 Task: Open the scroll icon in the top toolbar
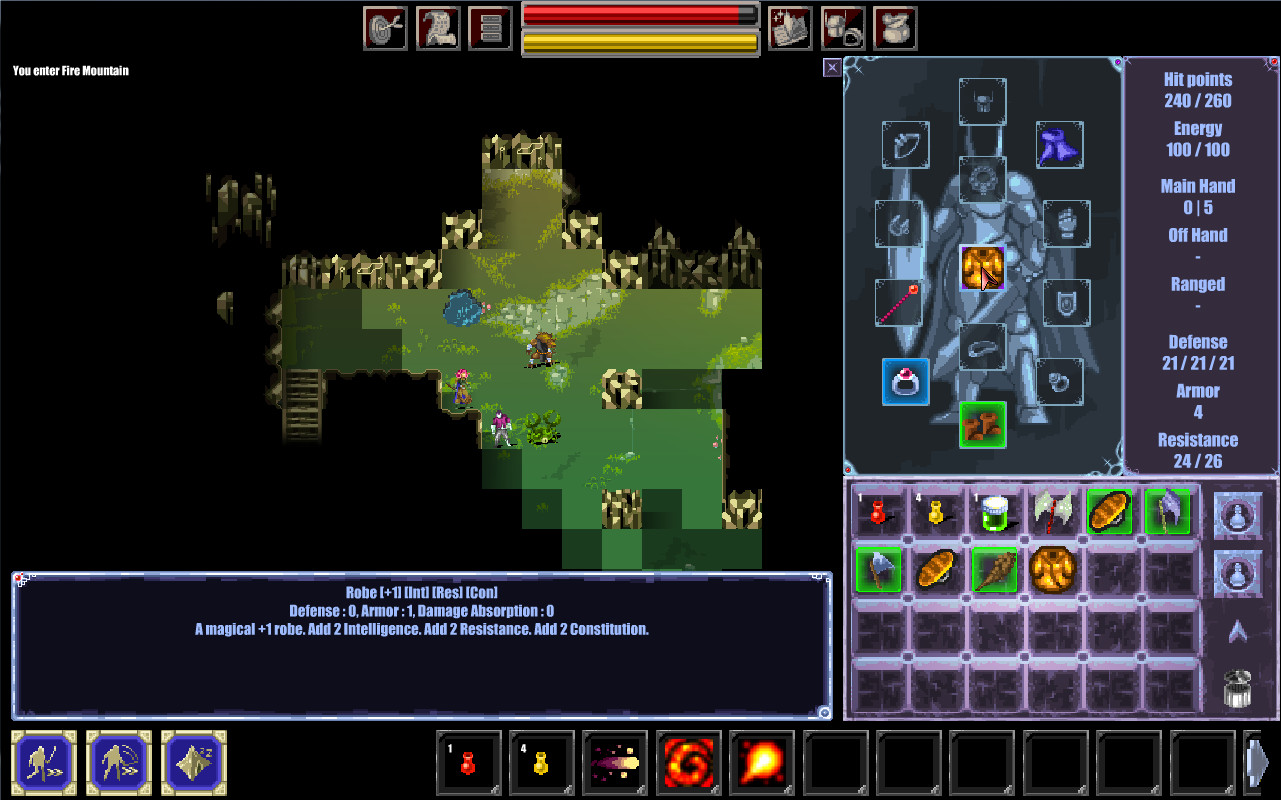tap(437, 27)
